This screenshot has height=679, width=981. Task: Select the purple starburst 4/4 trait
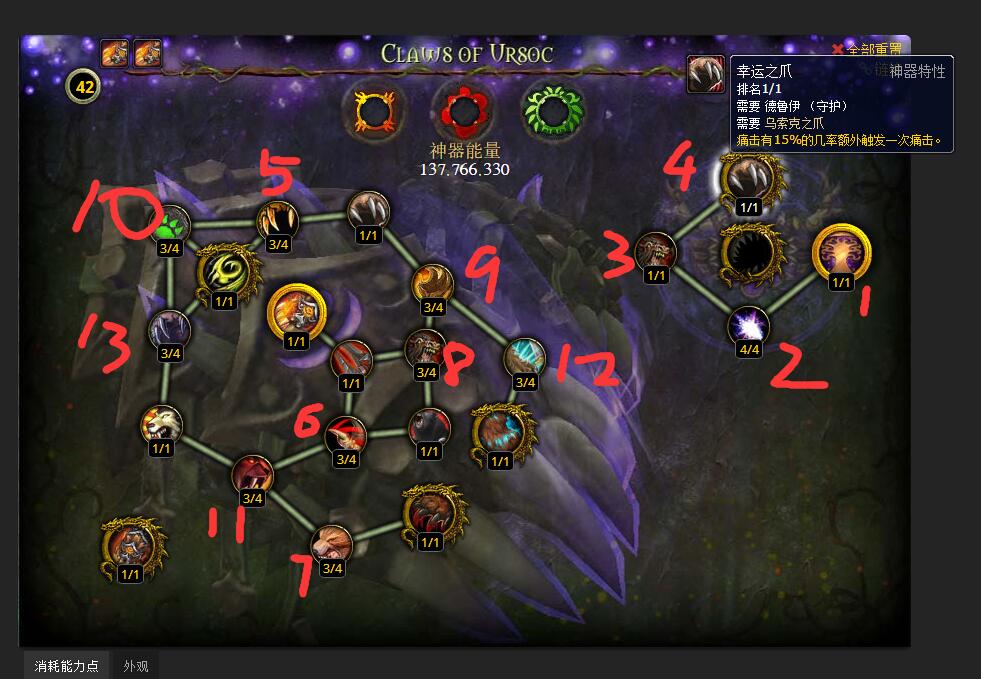click(748, 325)
